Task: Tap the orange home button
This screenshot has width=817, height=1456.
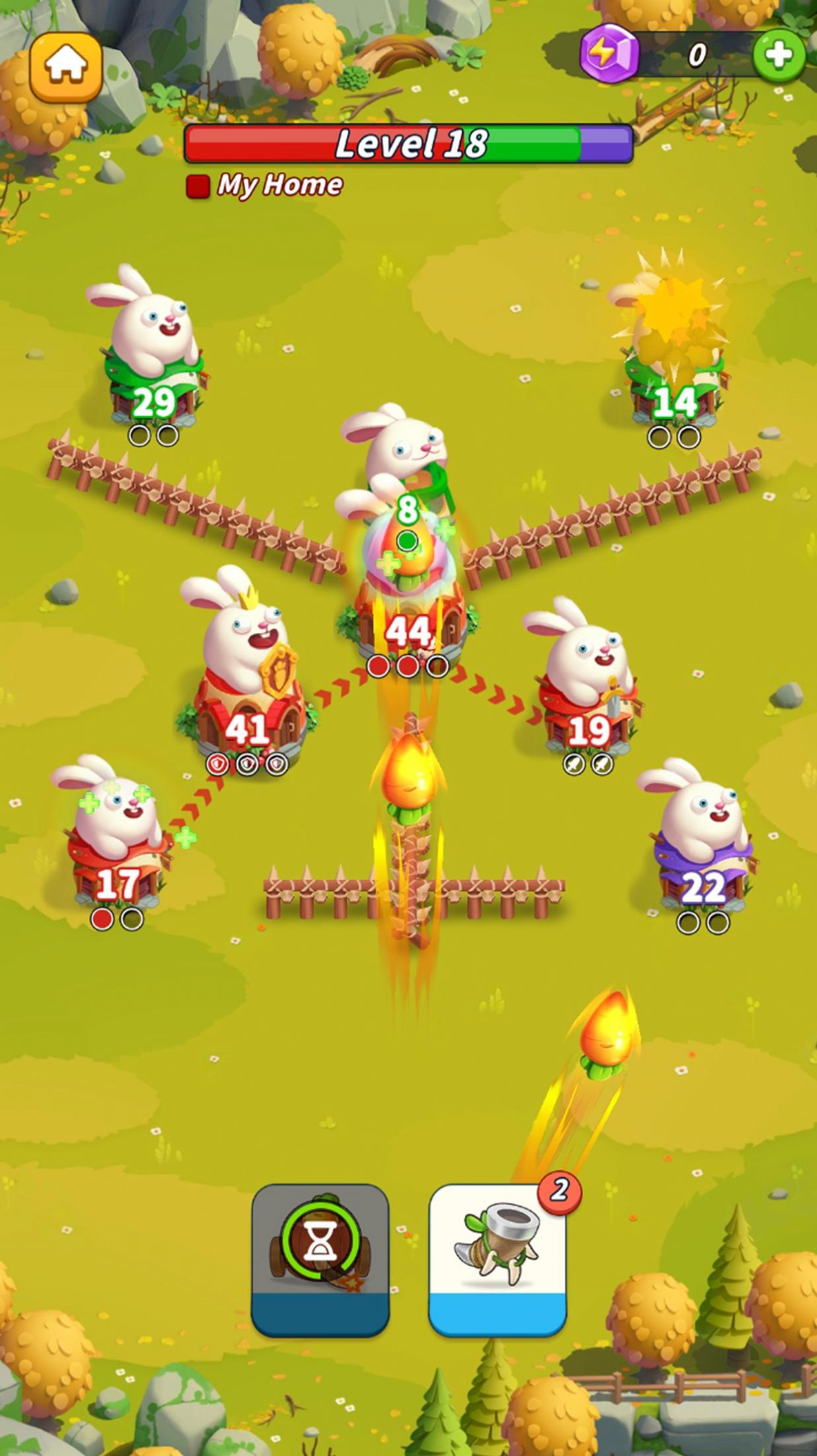Action: click(66, 67)
